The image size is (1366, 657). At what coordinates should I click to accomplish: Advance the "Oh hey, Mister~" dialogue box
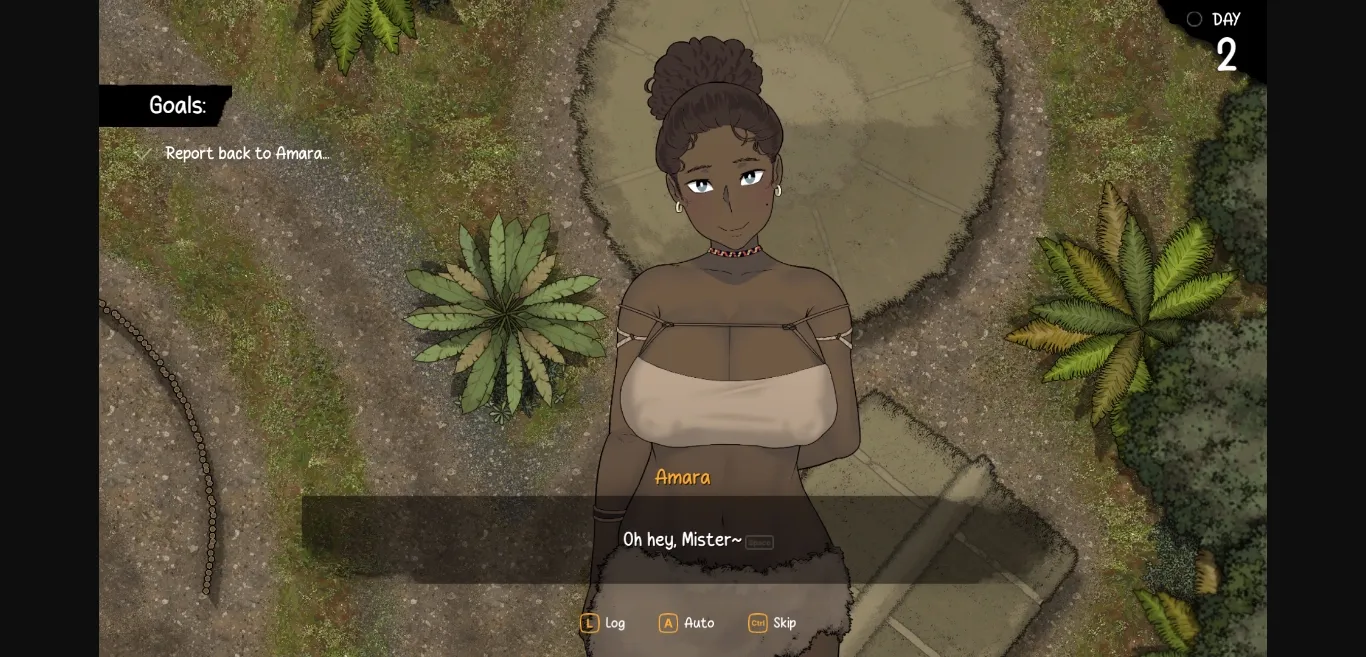(x=682, y=540)
